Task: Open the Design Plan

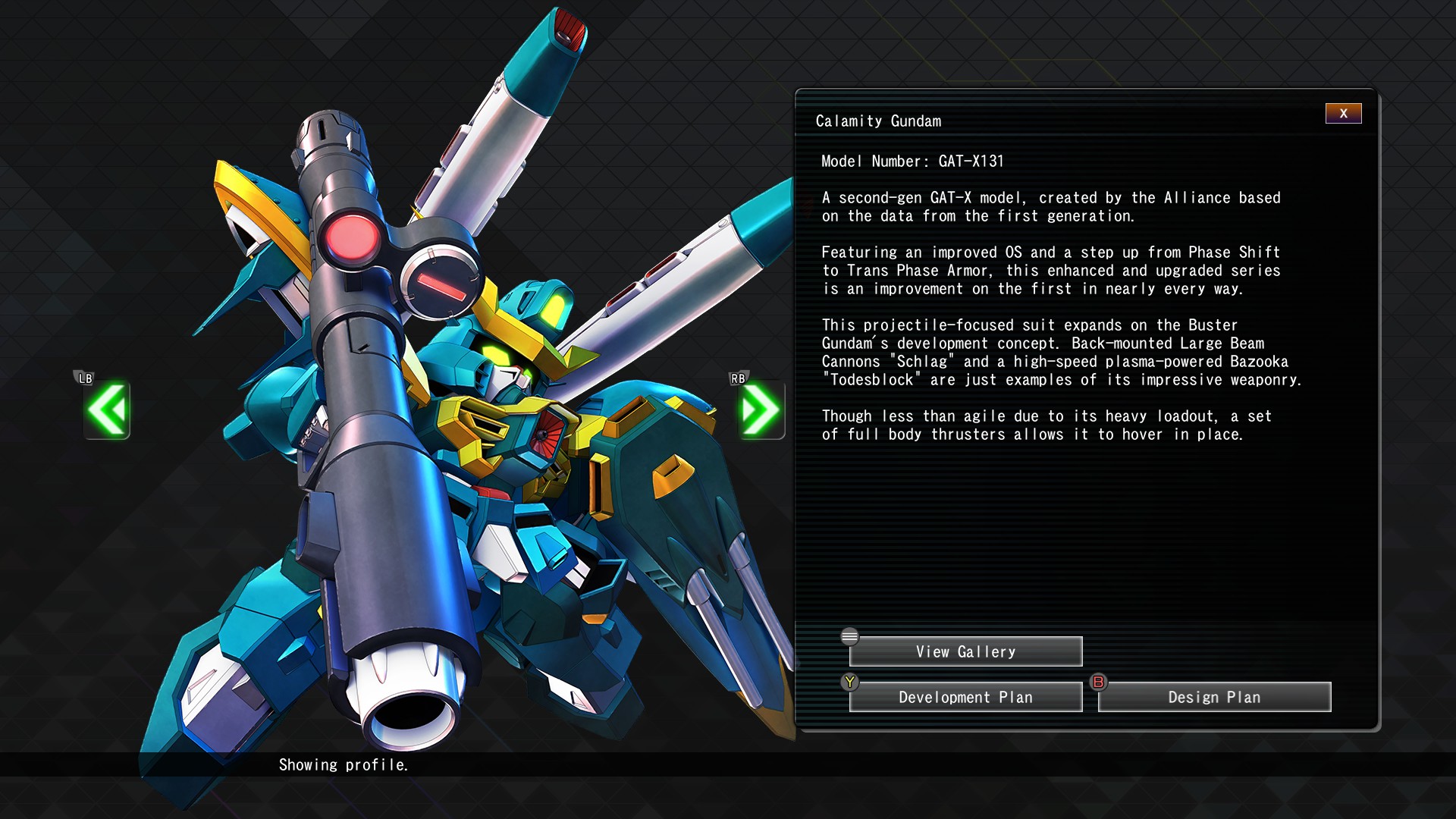Action: [x=1214, y=697]
